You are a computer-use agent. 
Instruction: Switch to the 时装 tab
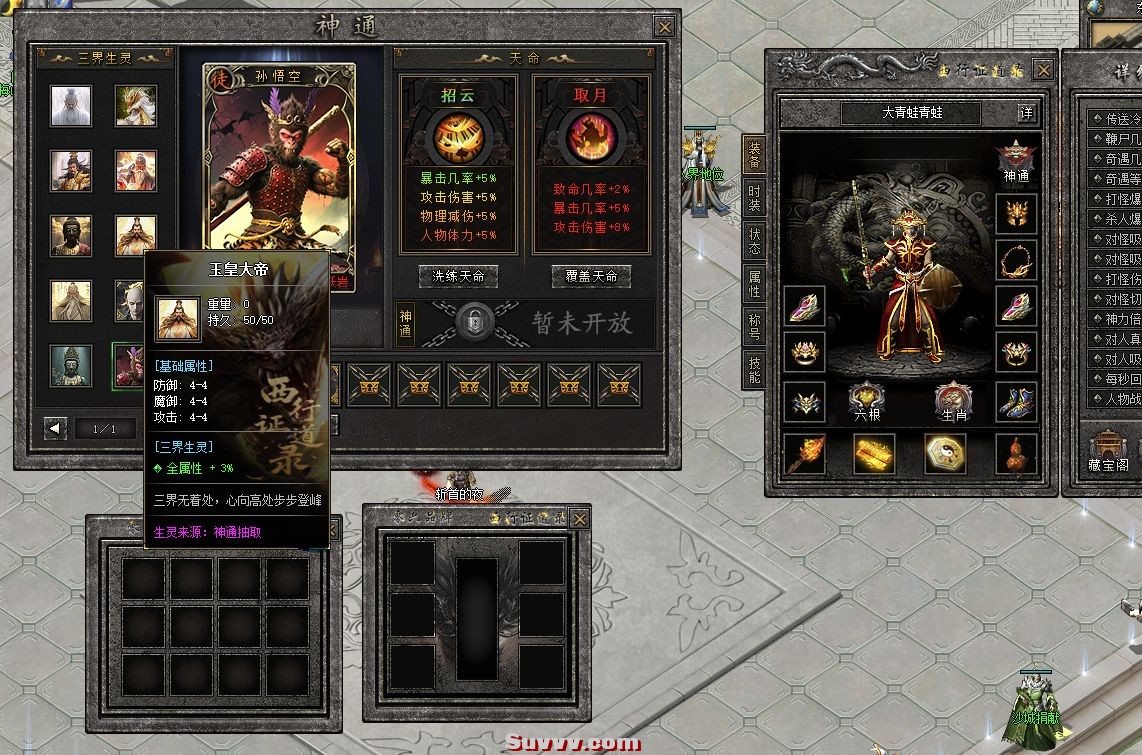754,198
